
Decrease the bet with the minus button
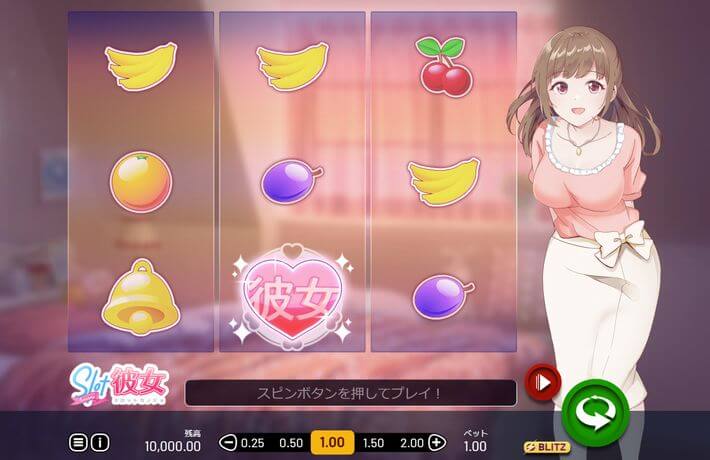228,442
